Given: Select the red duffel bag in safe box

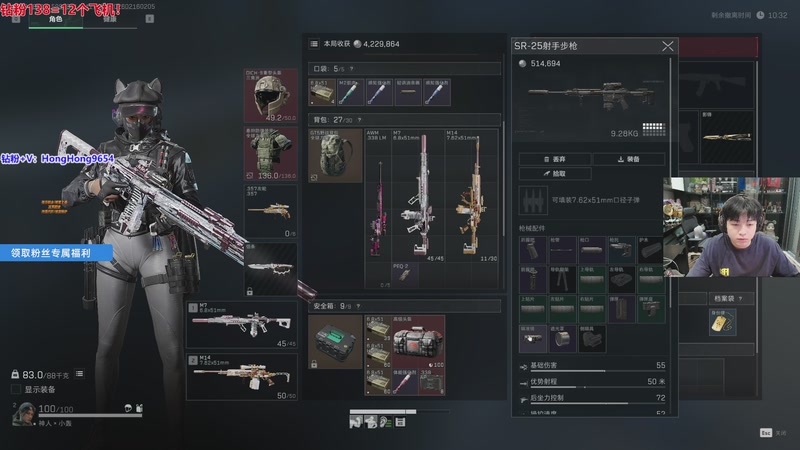Looking at the screenshot, I should pos(419,340).
